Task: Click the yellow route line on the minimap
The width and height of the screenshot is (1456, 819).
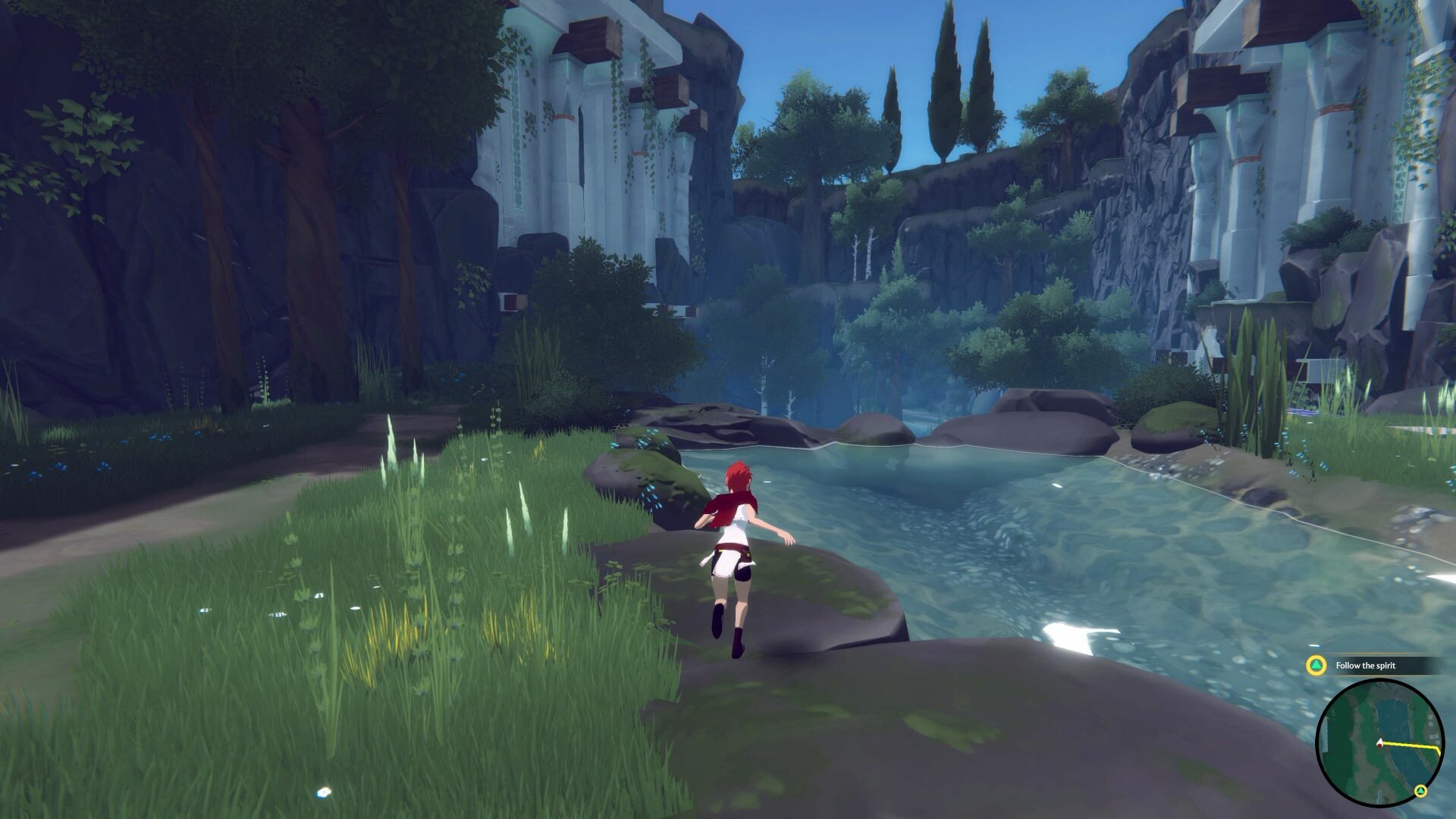Action: (1407, 746)
